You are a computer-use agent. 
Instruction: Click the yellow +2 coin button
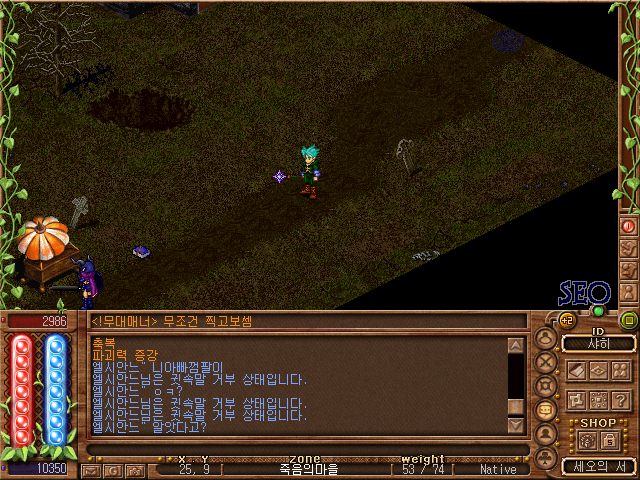566,320
